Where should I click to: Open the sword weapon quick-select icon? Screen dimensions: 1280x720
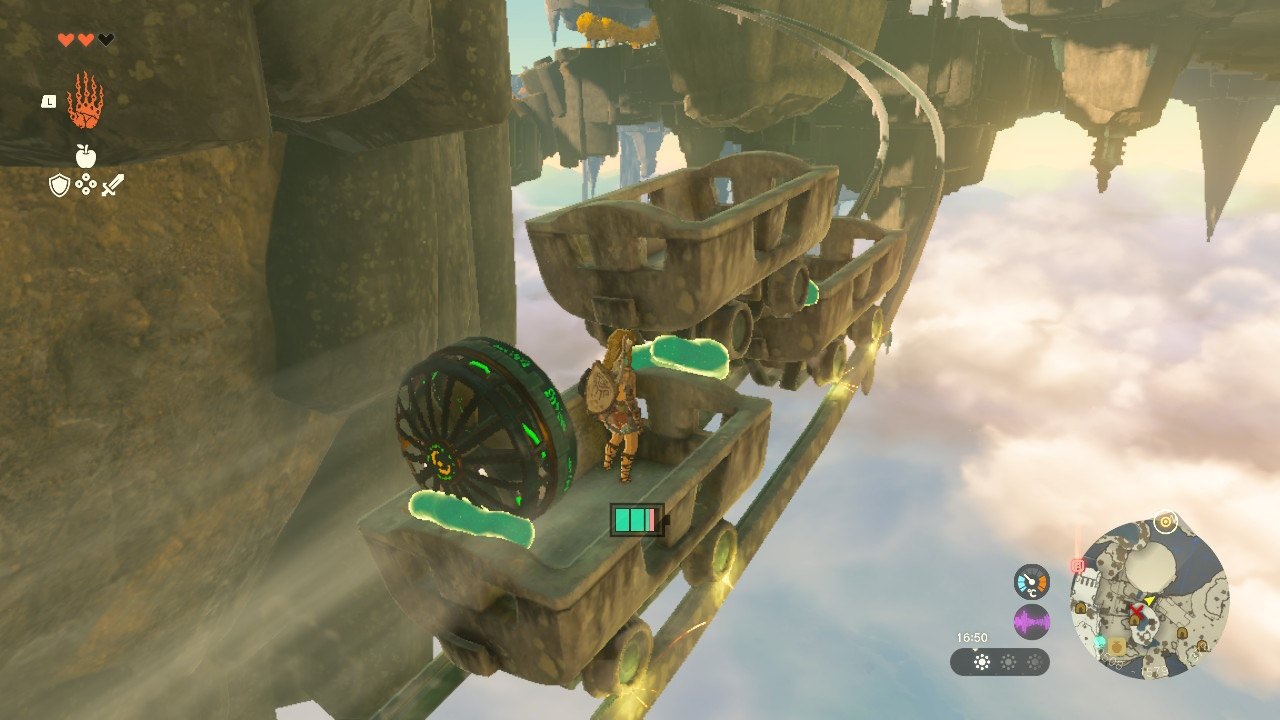(x=112, y=185)
